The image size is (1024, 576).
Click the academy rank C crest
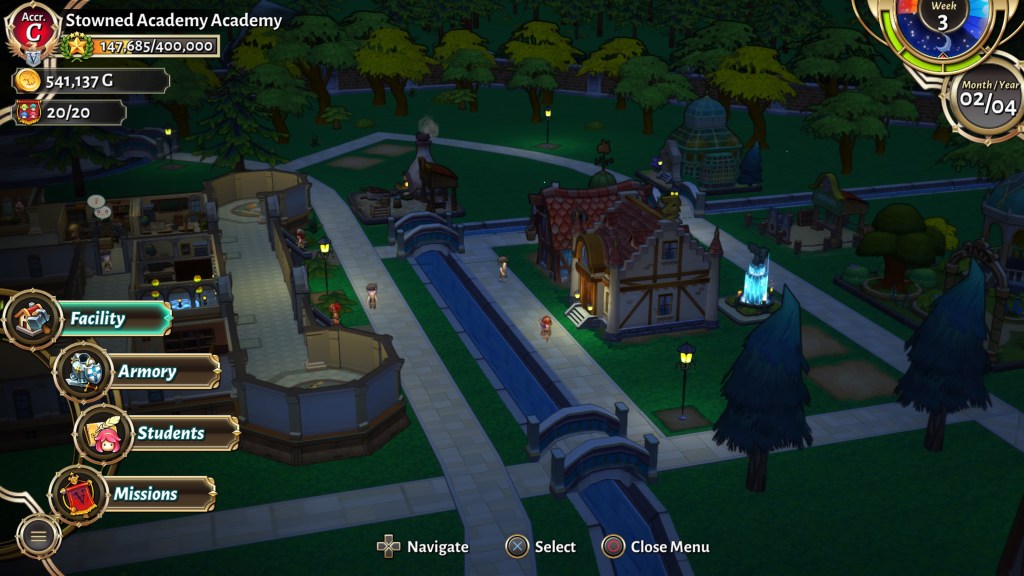pyautogui.click(x=34, y=32)
